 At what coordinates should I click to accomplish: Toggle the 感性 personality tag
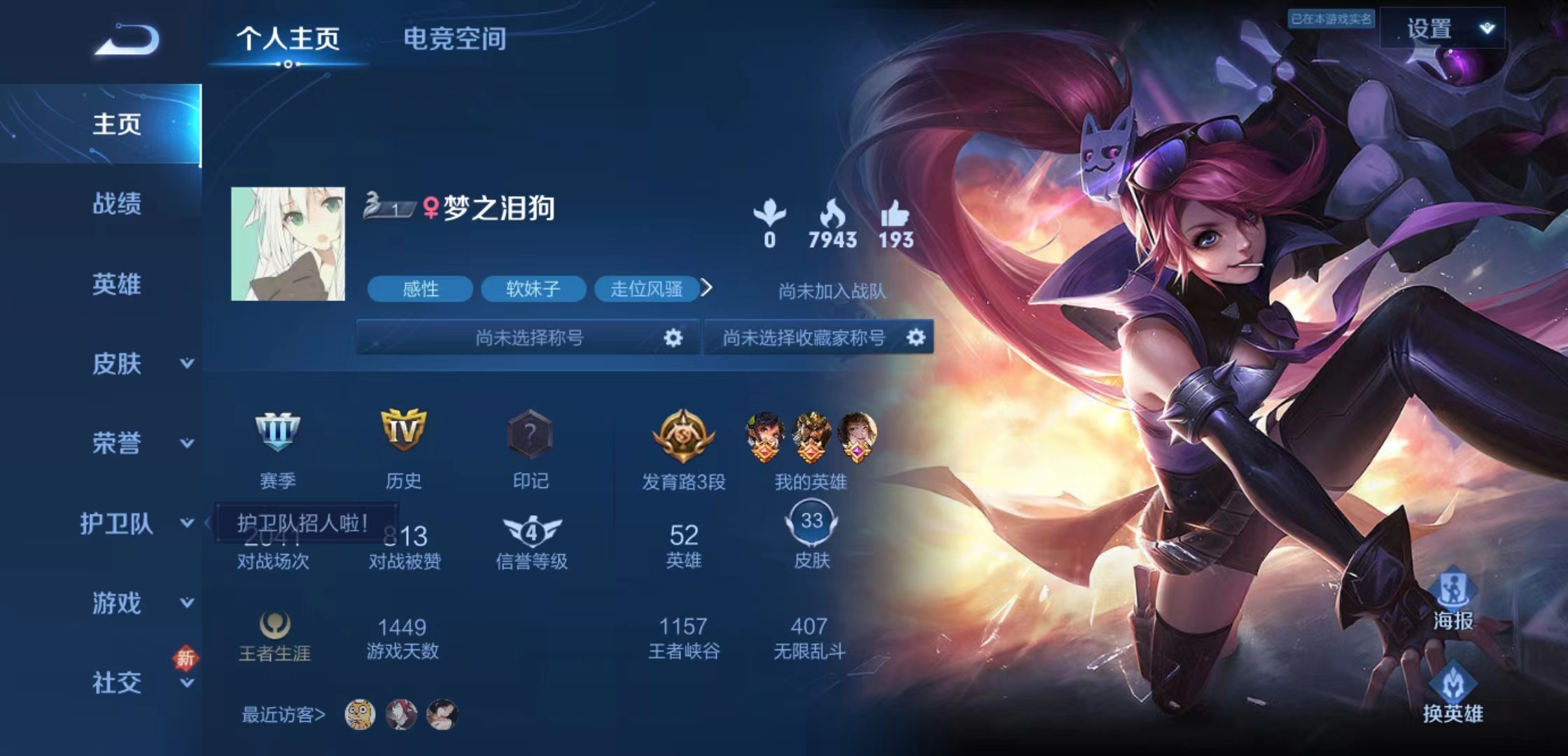(420, 289)
